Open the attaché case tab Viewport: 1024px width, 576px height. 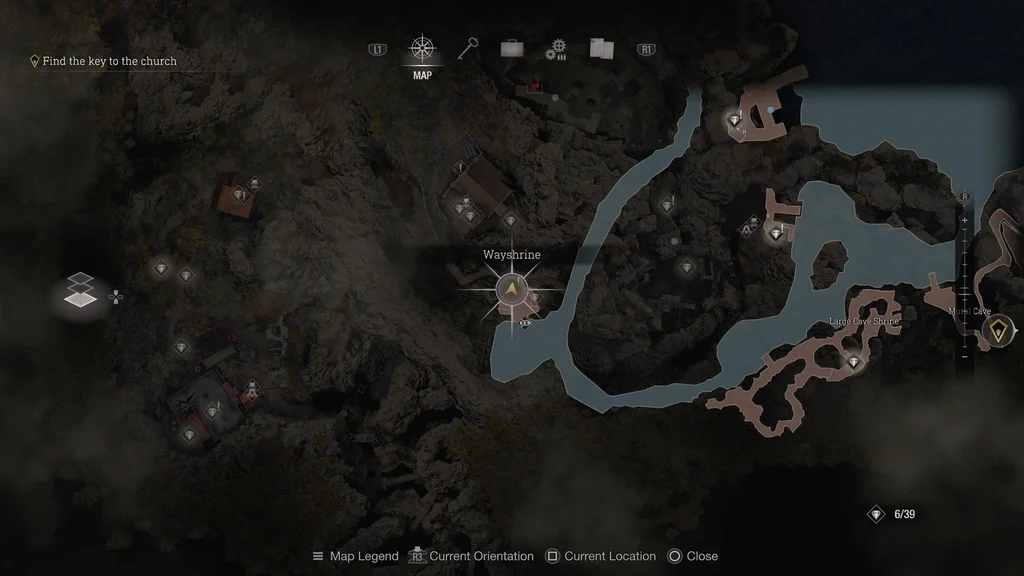[512, 48]
